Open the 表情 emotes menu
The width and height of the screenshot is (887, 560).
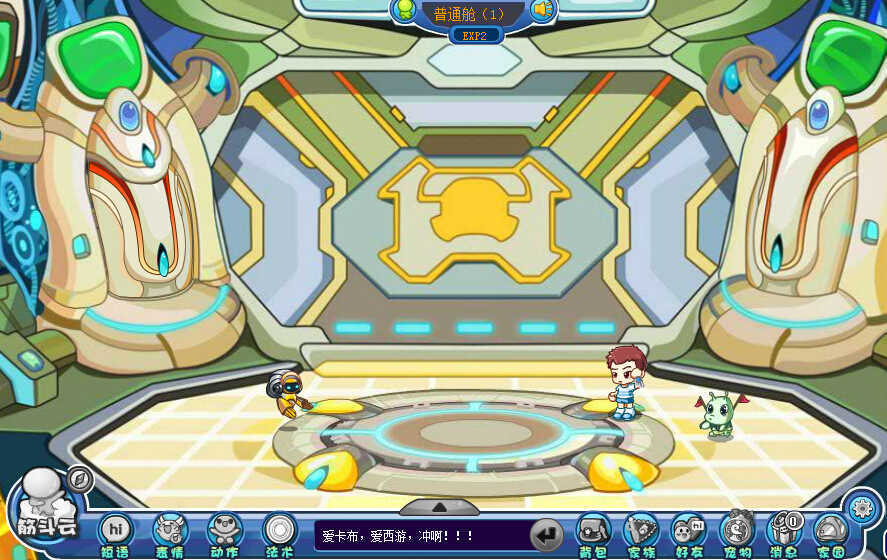click(169, 531)
